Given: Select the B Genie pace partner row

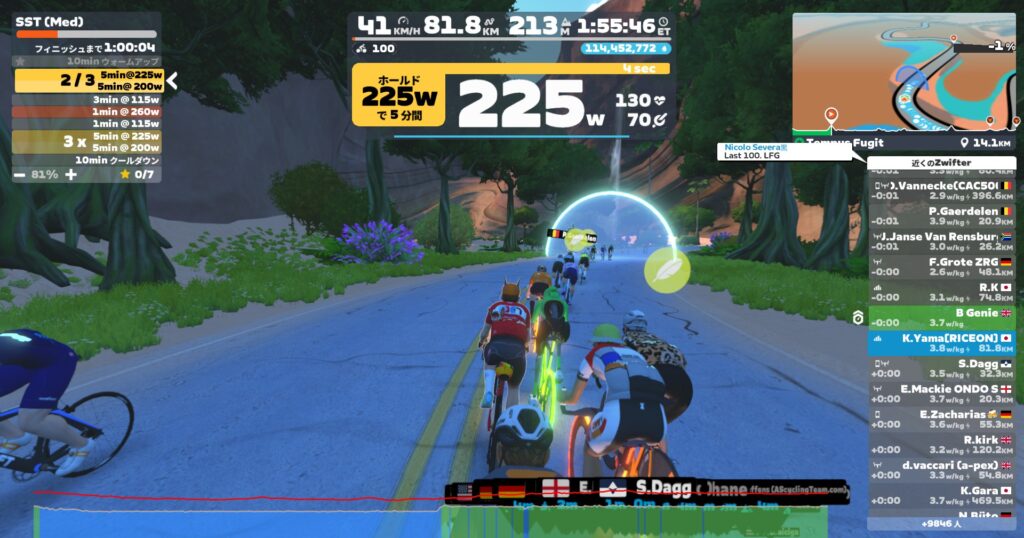Looking at the screenshot, I should (941, 317).
